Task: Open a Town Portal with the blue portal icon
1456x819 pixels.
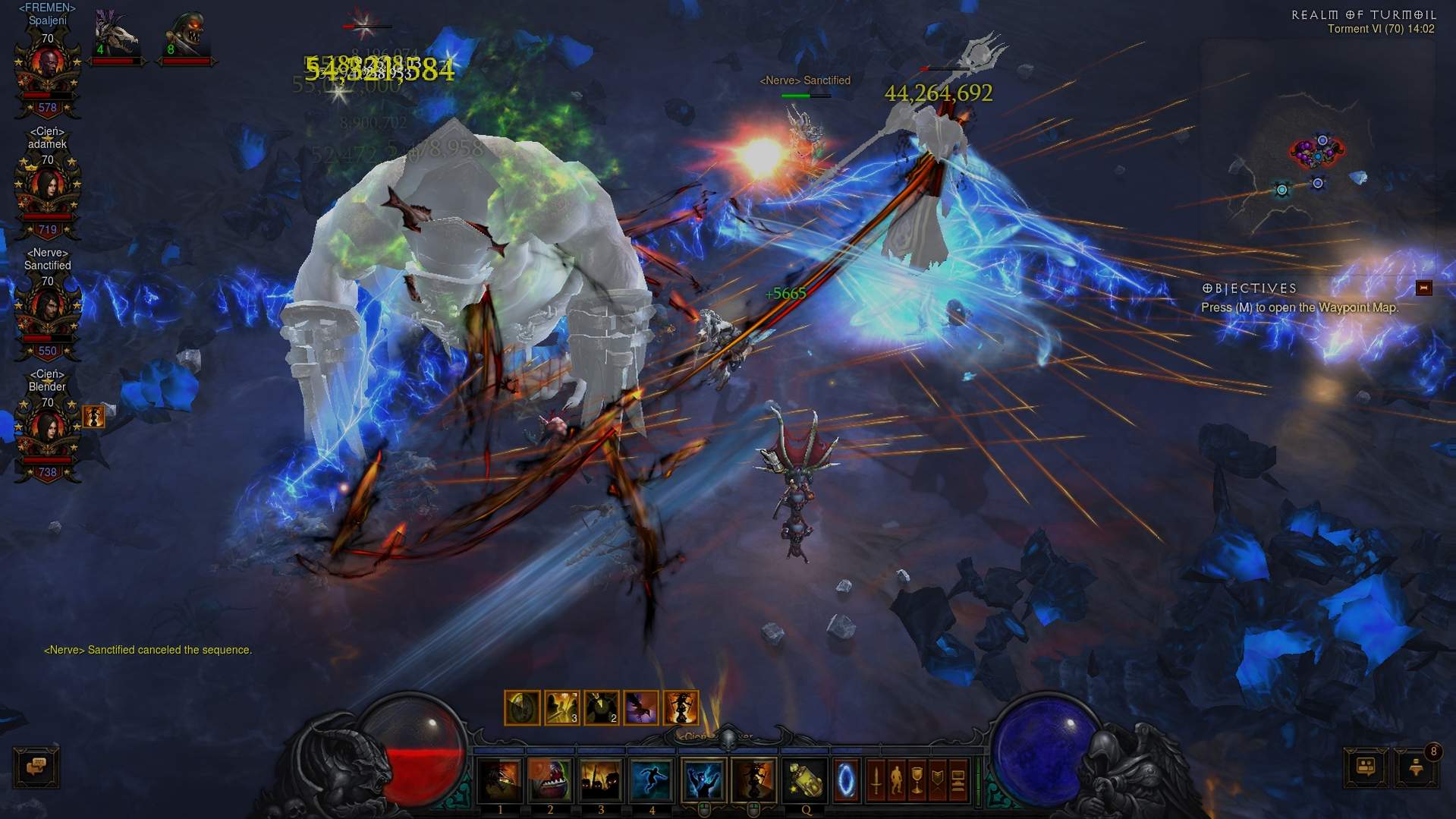Action: [x=846, y=780]
